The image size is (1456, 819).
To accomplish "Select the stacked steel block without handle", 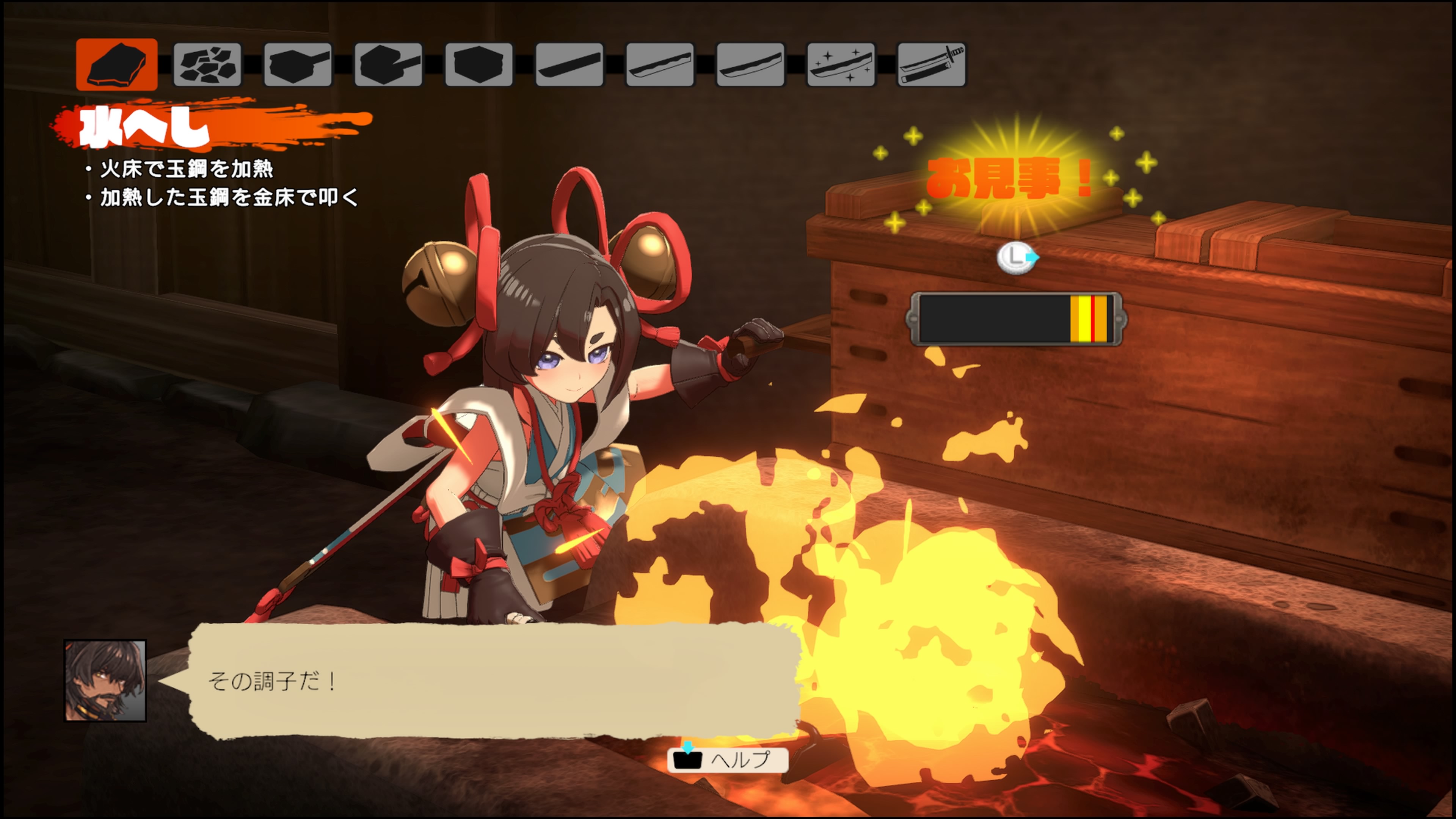I will [479, 64].
